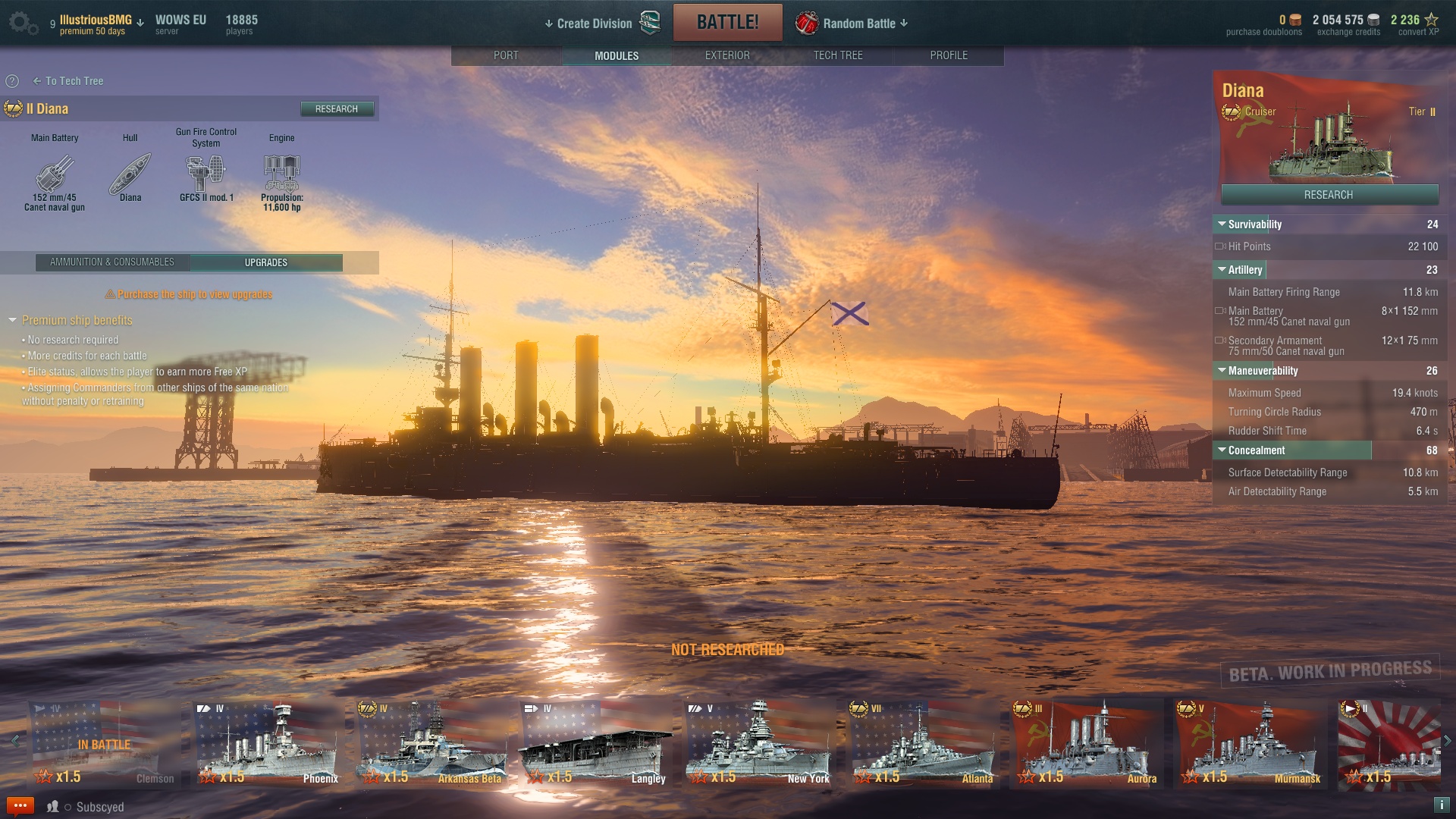Pick the Propulsion 11,600 hp engine module
Viewport: 1456px width, 819px height.
click(281, 174)
